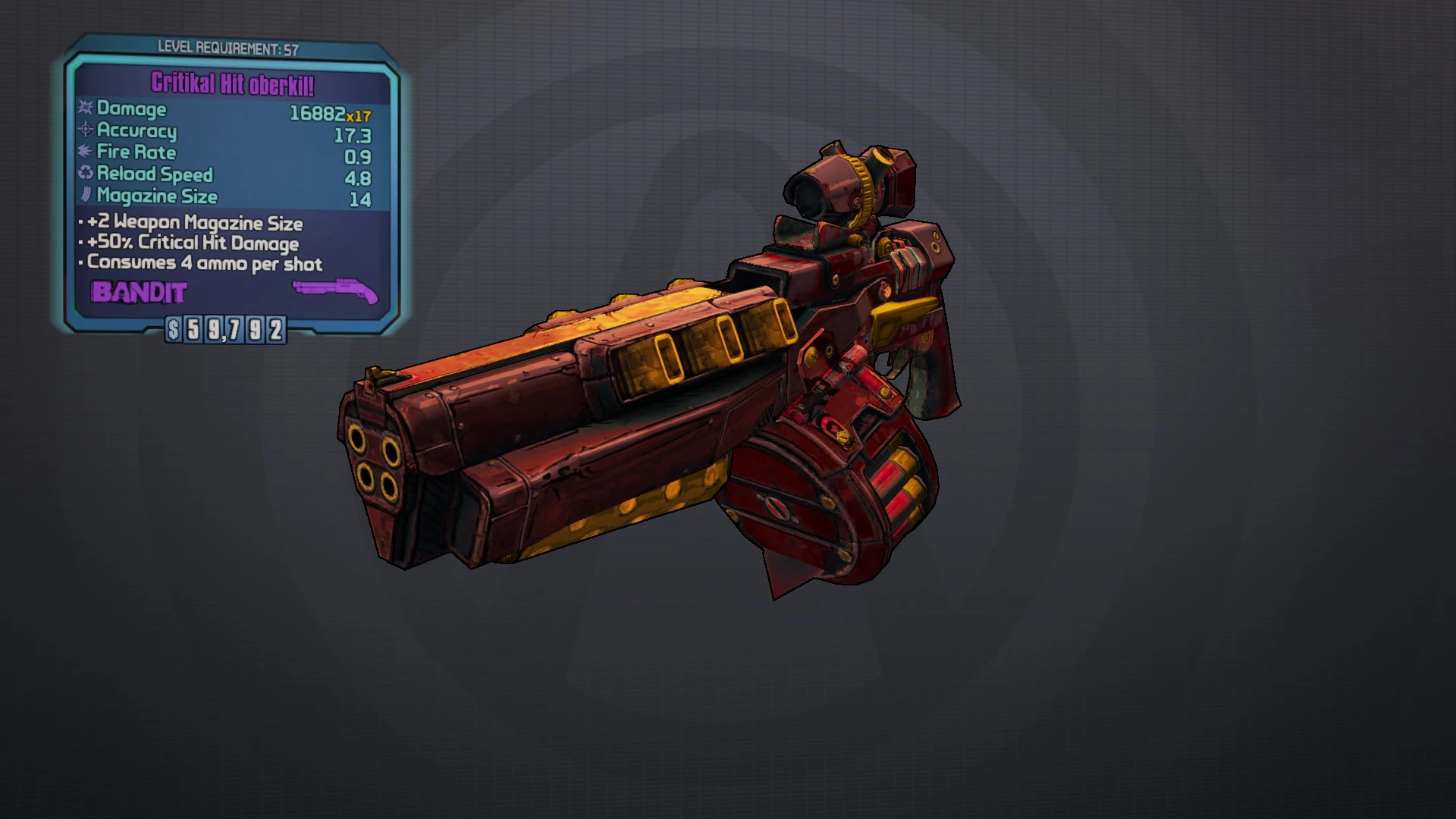
Task: Click the Magazine Size value 14
Action: click(362, 196)
